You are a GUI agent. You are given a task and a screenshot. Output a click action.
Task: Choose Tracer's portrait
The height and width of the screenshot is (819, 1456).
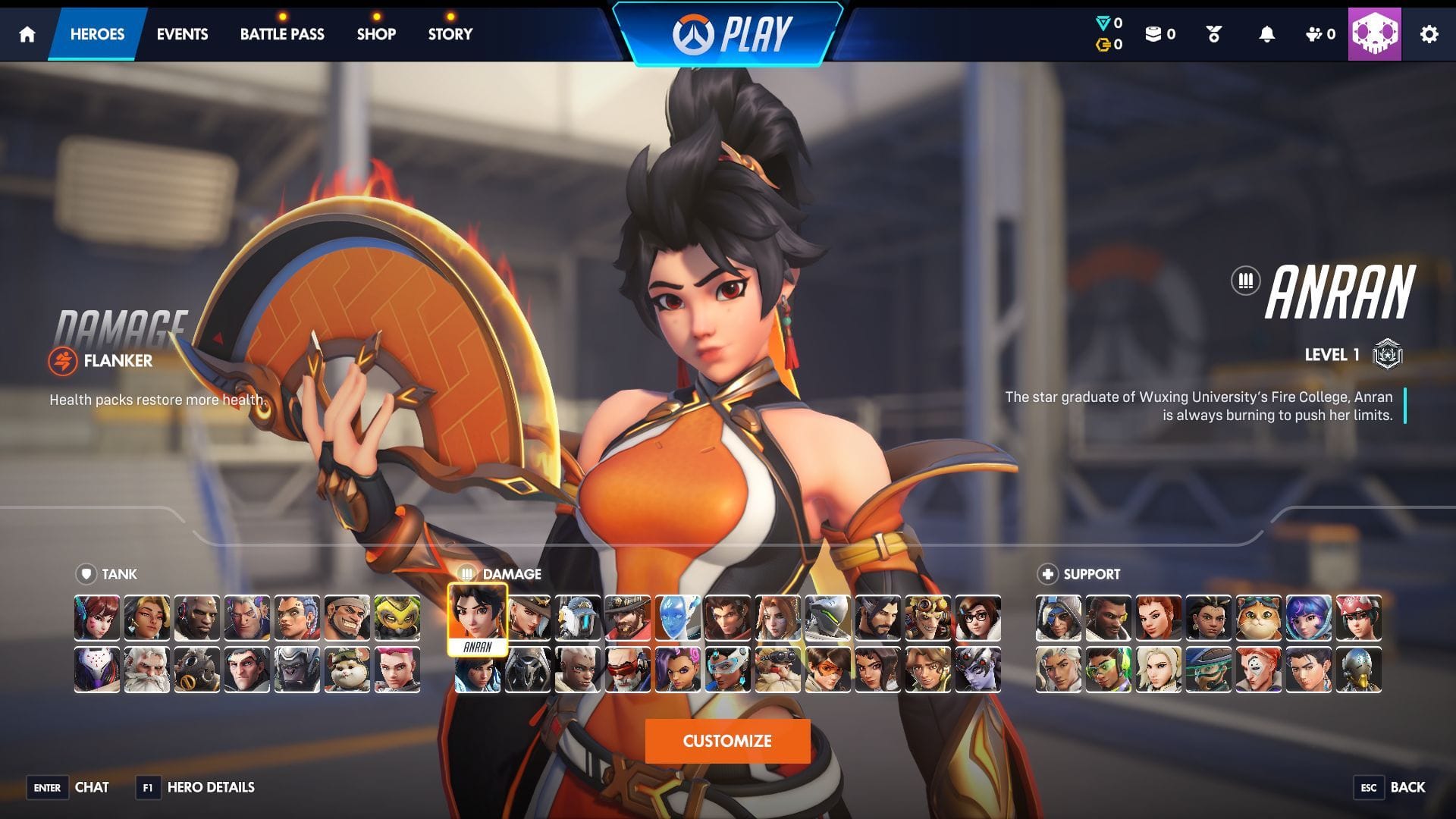(827, 670)
